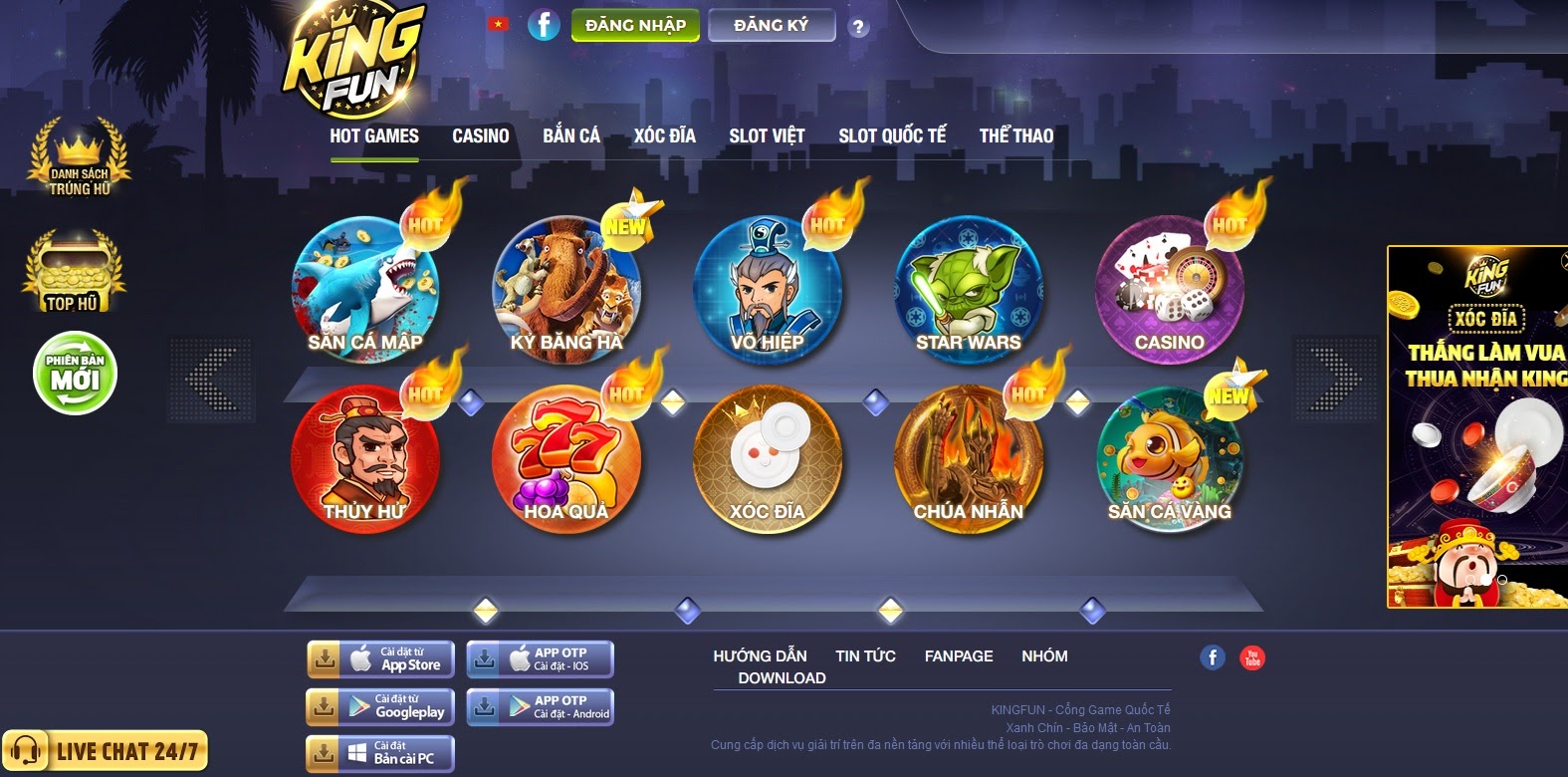This screenshot has width=1568, height=777.
Task: Switch to the Casino tab
Action: click(481, 136)
